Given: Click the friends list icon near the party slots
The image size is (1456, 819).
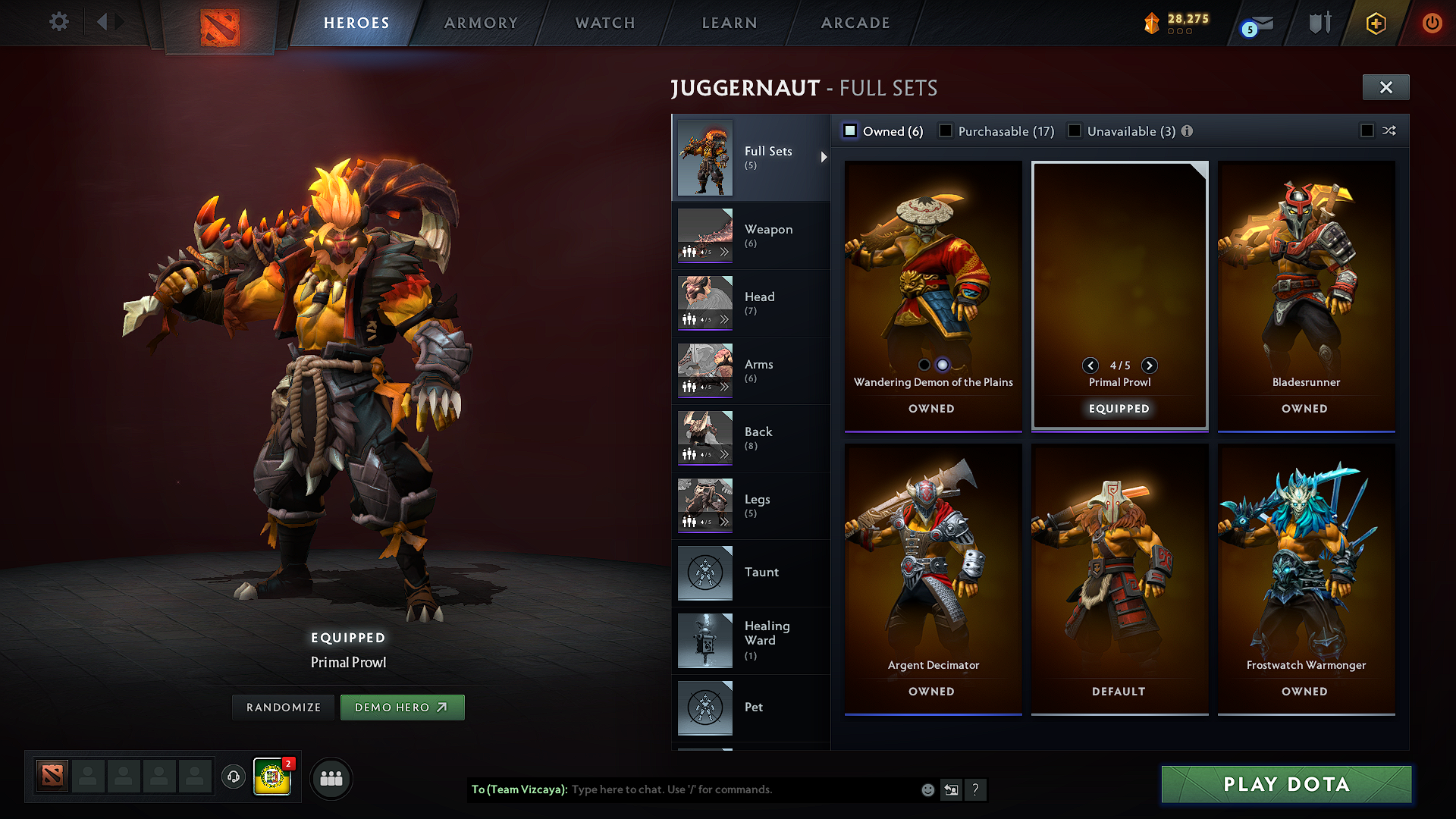Looking at the screenshot, I should (330, 778).
